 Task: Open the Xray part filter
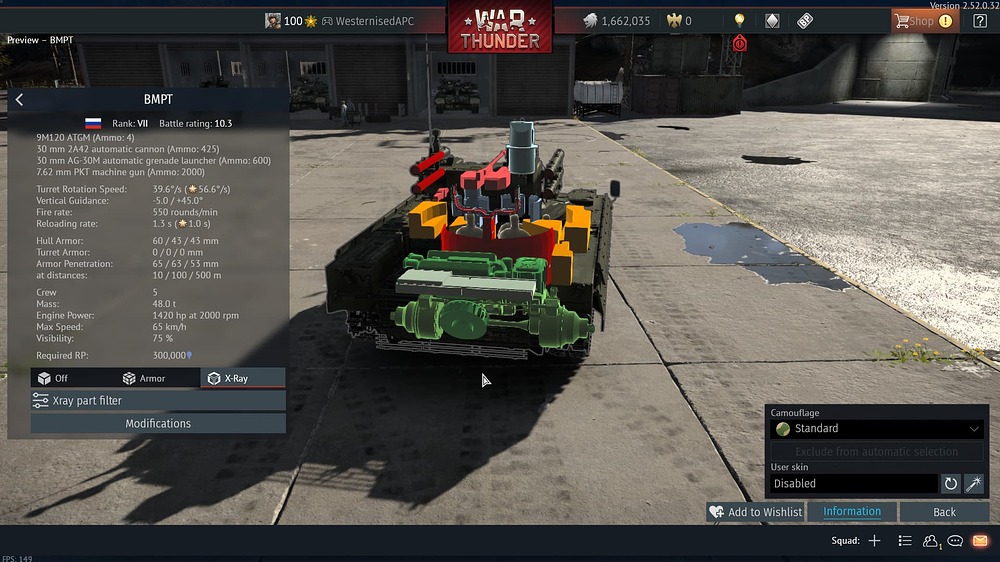pos(158,400)
